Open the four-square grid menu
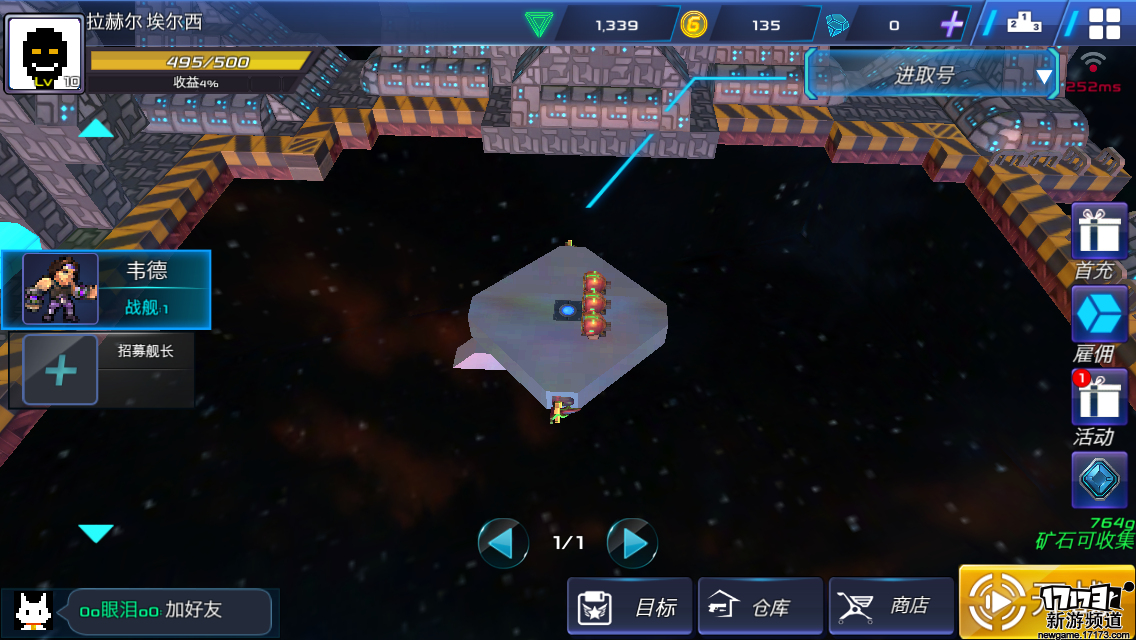 [1104, 23]
